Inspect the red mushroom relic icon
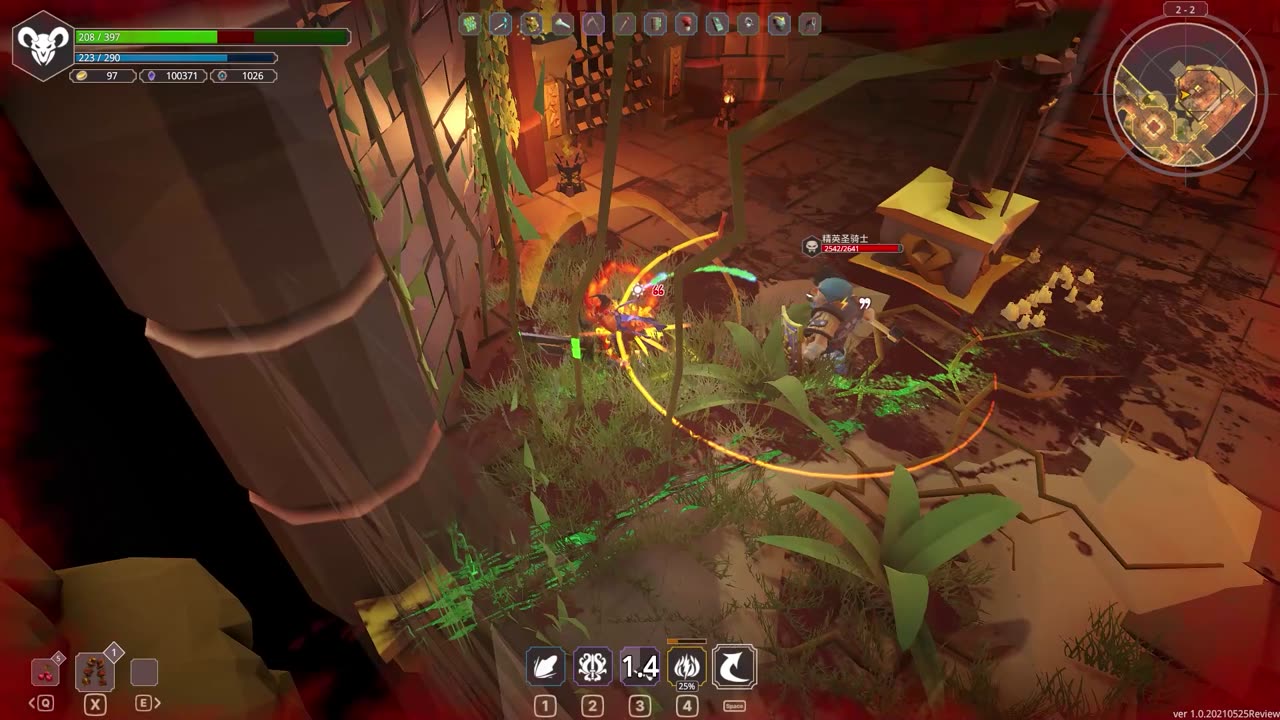1280x720 pixels. click(x=686, y=24)
